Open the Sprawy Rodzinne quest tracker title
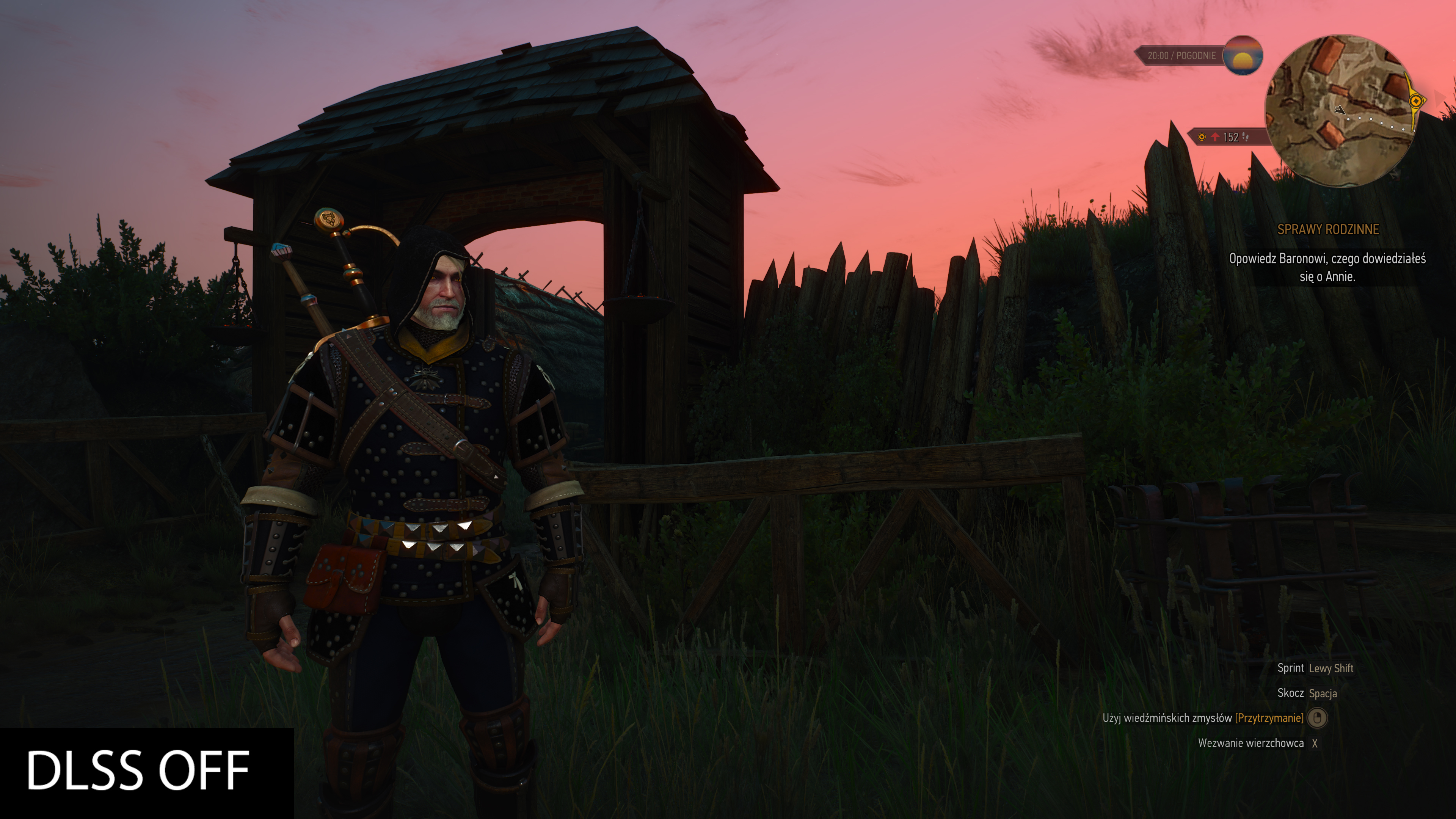 (1328, 229)
